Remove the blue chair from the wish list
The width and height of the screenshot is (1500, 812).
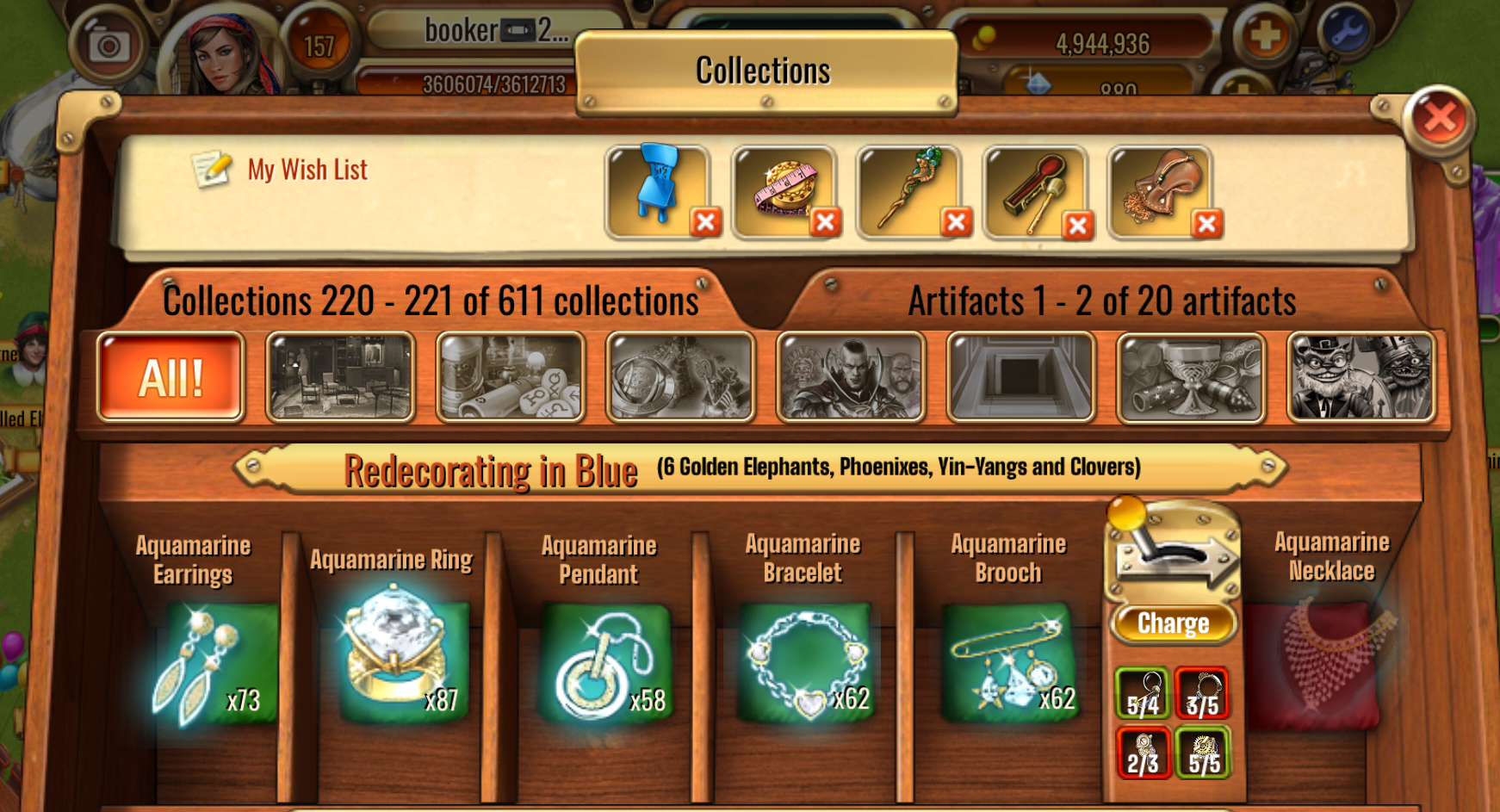click(705, 223)
